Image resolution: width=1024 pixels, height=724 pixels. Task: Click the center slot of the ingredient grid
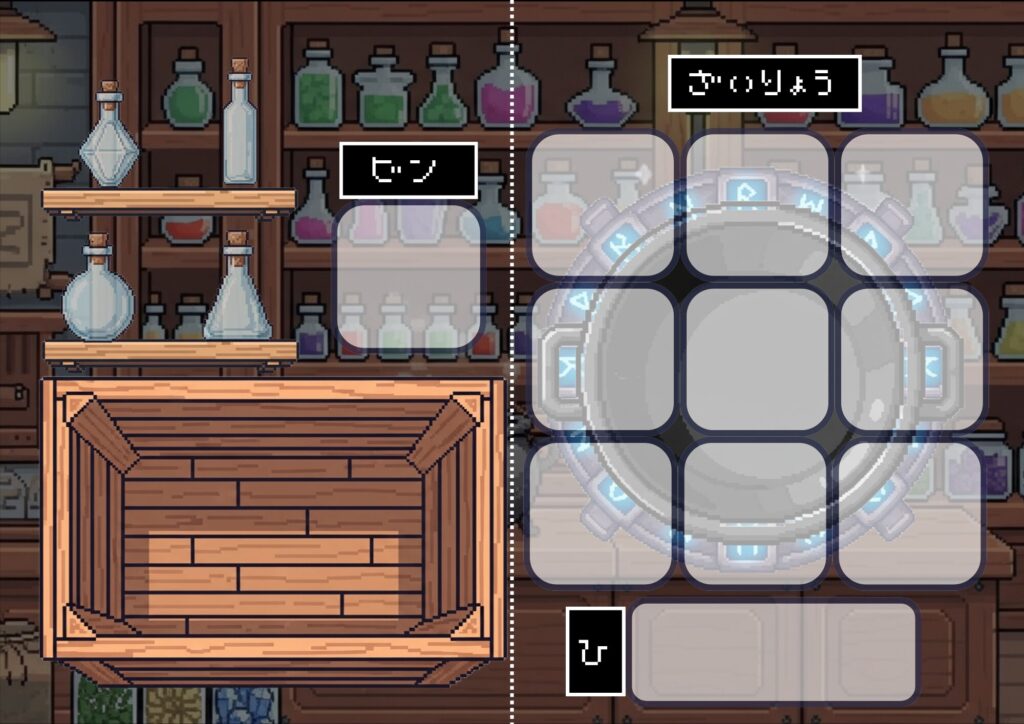(757, 359)
